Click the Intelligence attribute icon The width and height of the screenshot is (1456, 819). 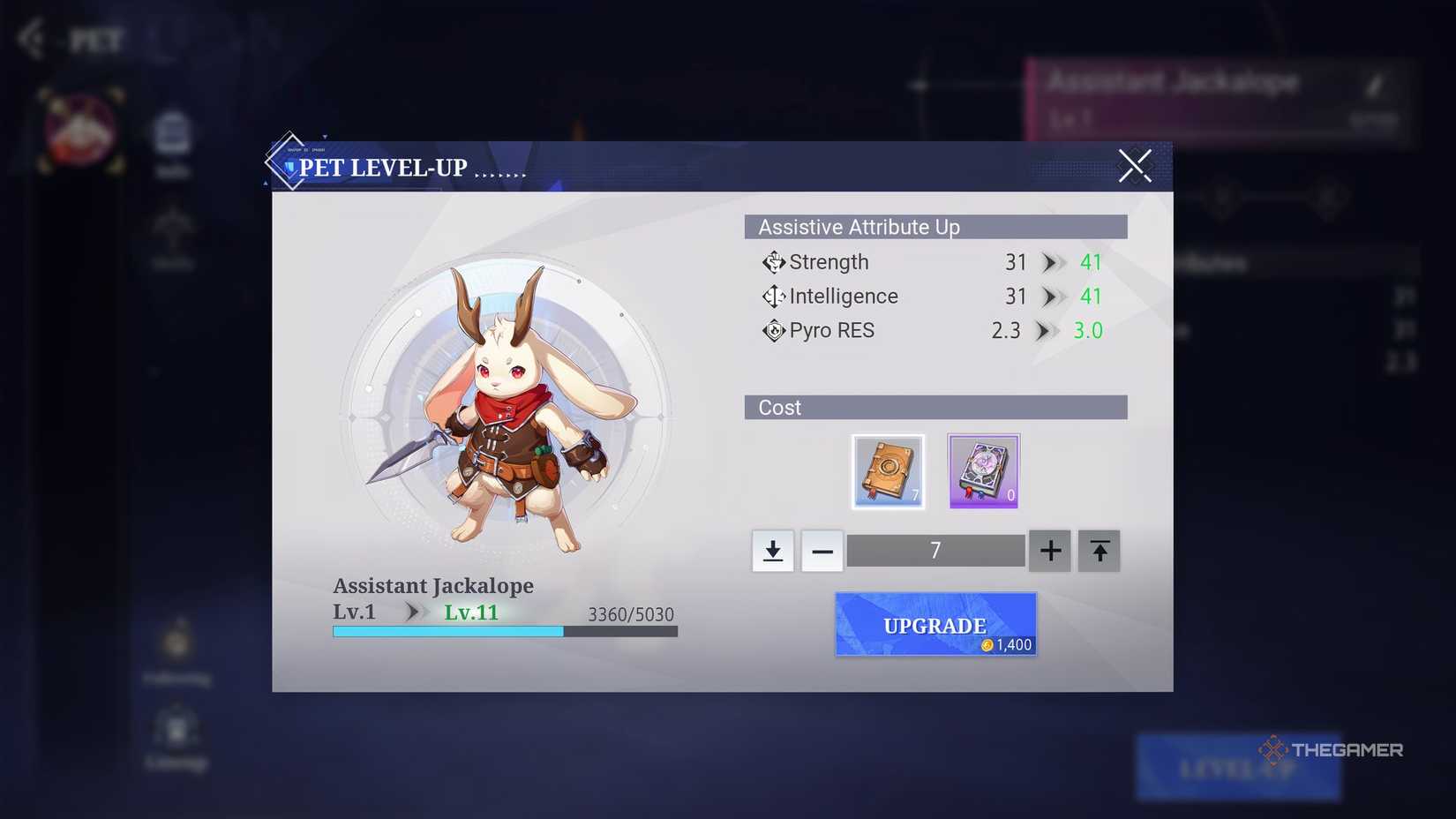click(773, 296)
